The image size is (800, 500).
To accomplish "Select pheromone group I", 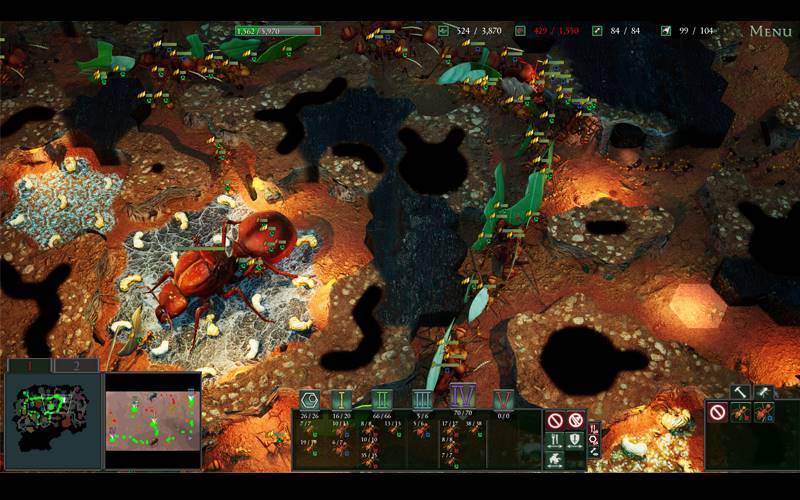I will [x=342, y=399].
